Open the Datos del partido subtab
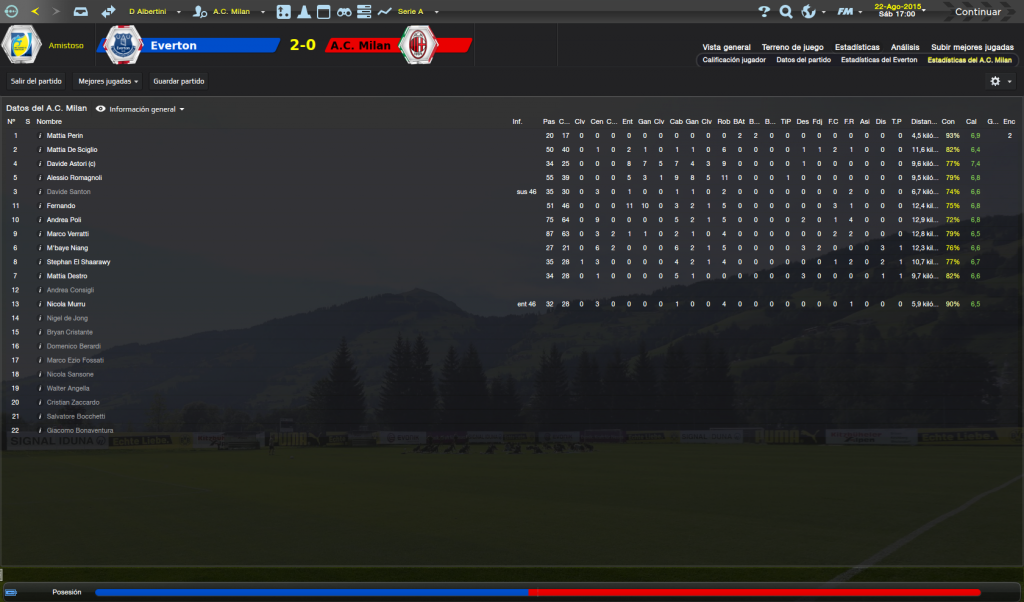The height and width of the screenshot is (602, 1024). coord(803,60)
